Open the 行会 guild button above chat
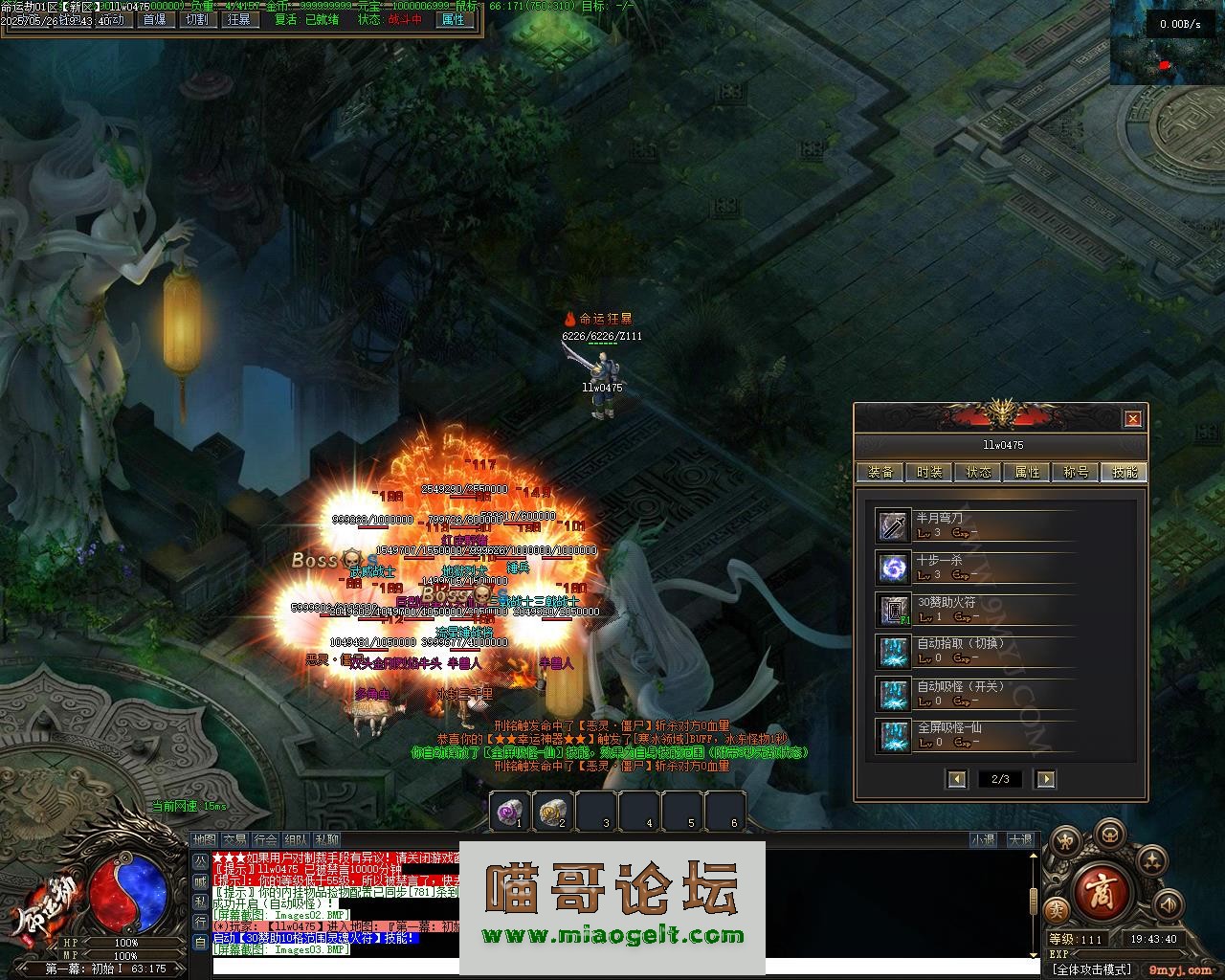The height and width of the screenshot is (980, 1225). 266,840
